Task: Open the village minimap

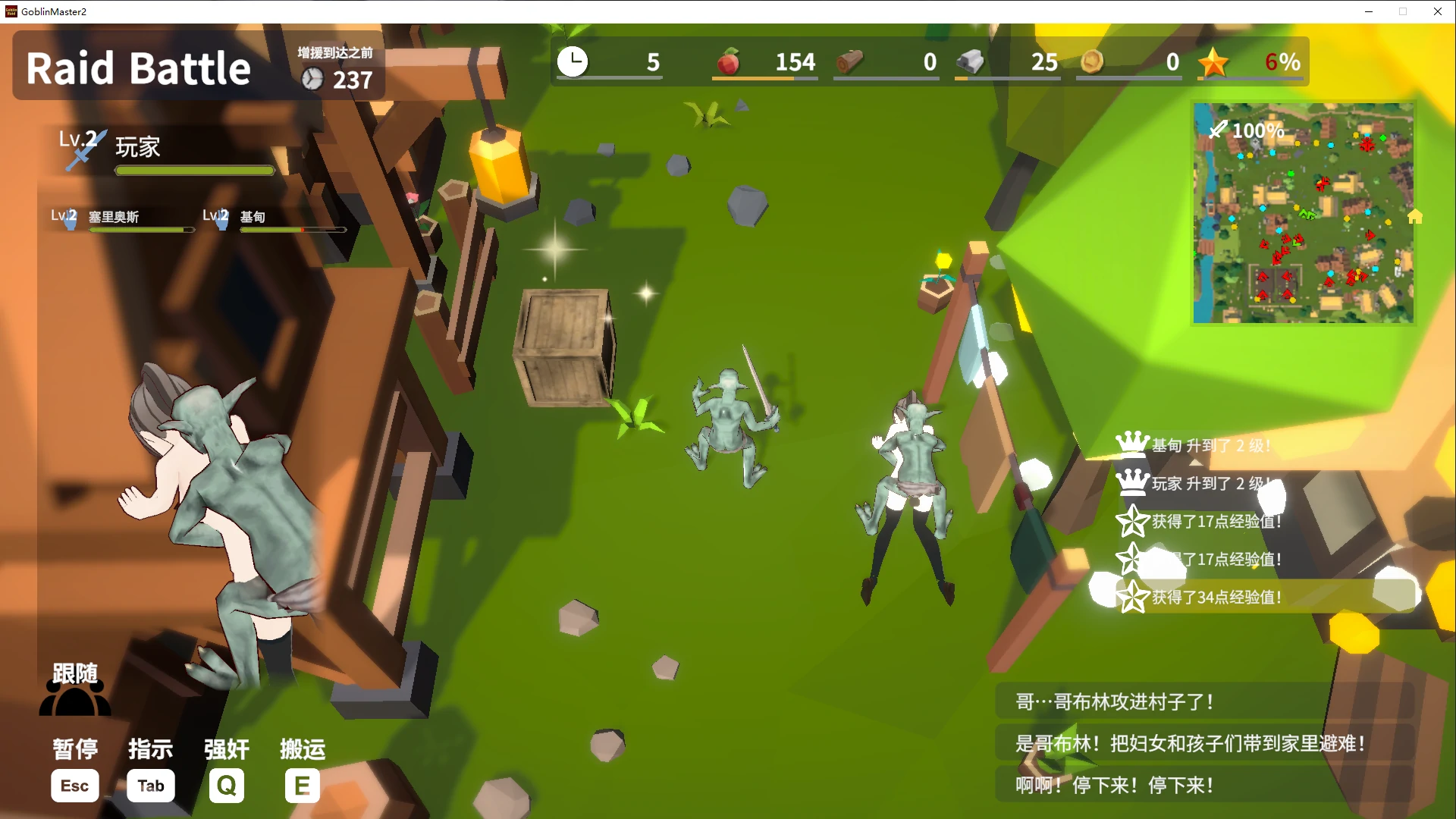Action: (1303, 213)
